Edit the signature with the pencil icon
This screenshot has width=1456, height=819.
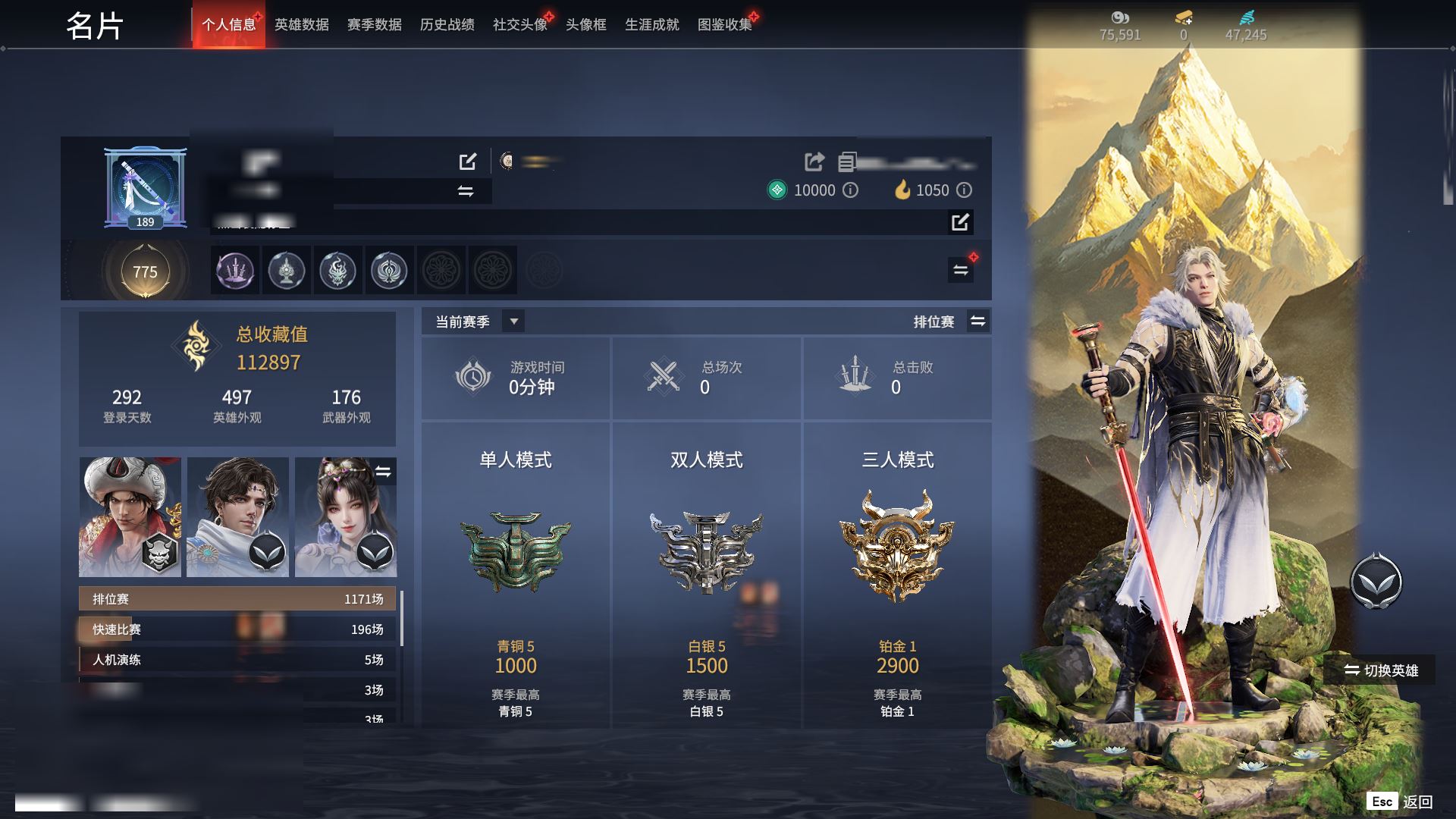click(x=960, y=222)
